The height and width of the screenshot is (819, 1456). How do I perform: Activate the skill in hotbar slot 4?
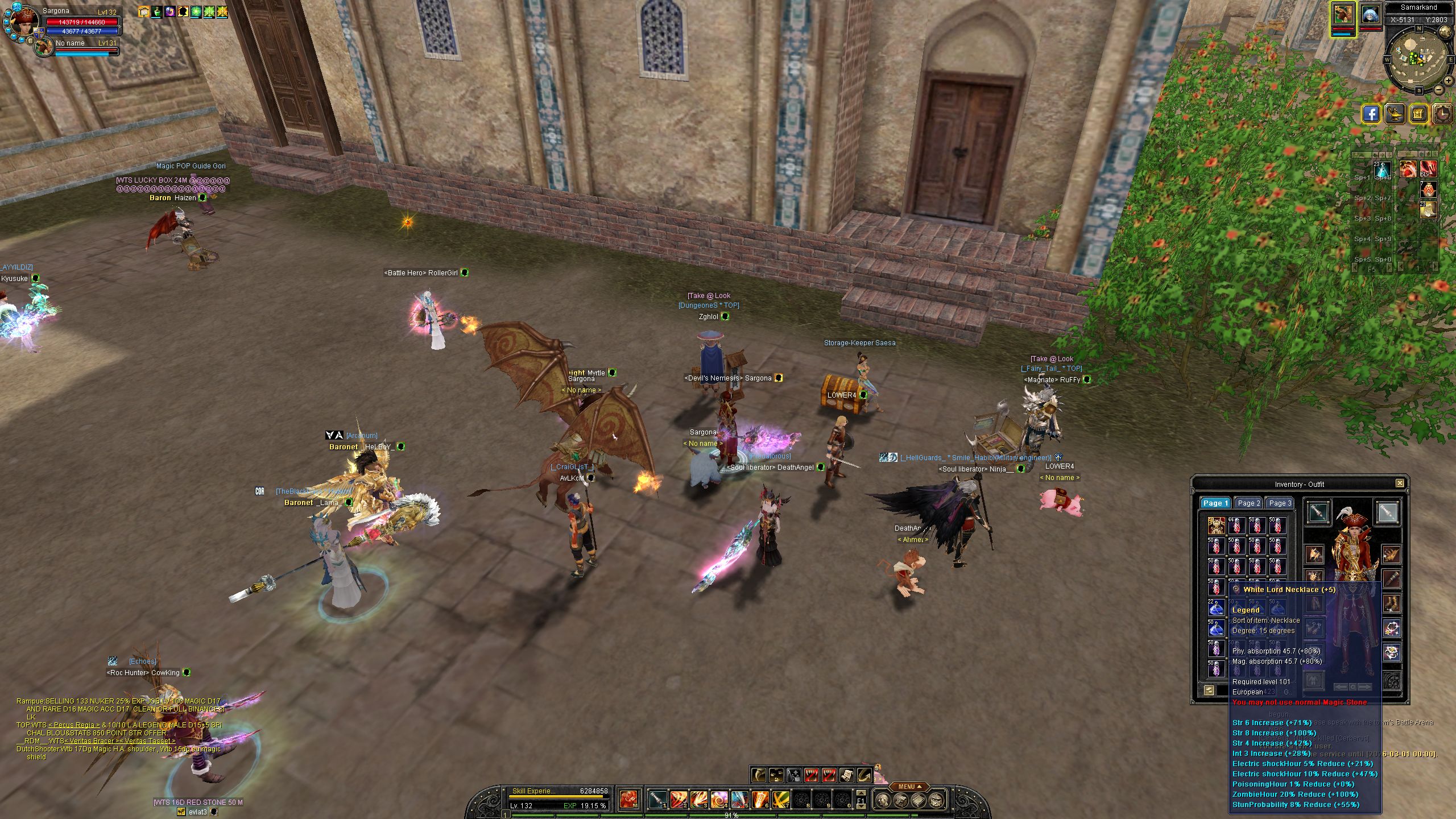[719, 800]
